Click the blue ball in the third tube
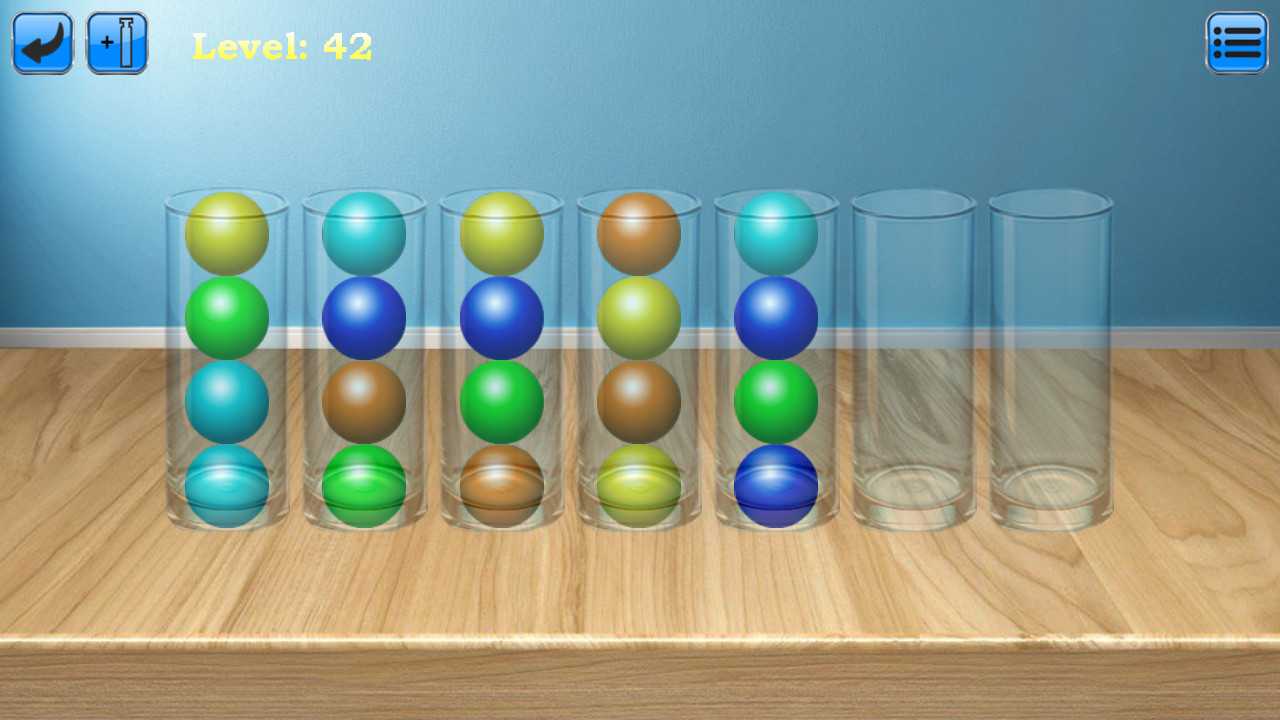The image size is (1280, 720). click(x=502, y=316)
